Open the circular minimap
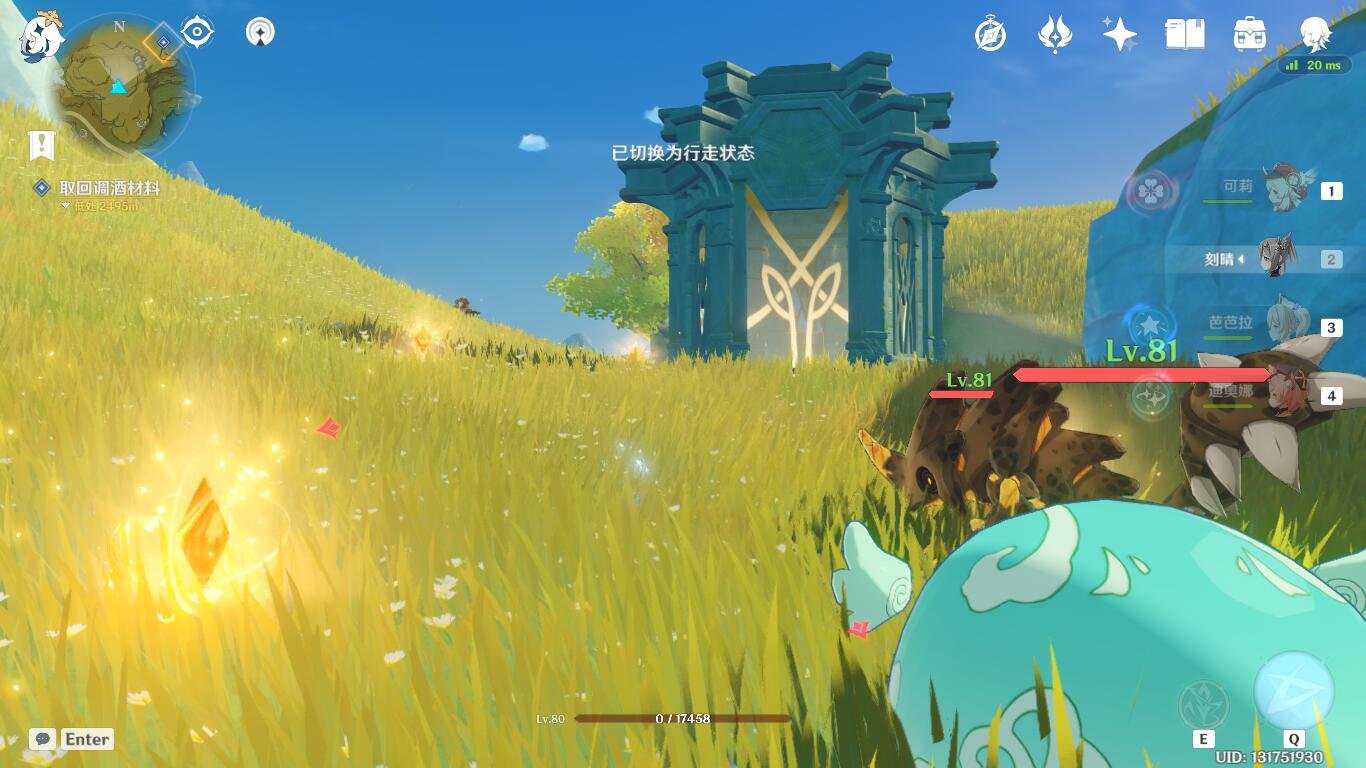The image size is (1366, 768). click(122, 85)
